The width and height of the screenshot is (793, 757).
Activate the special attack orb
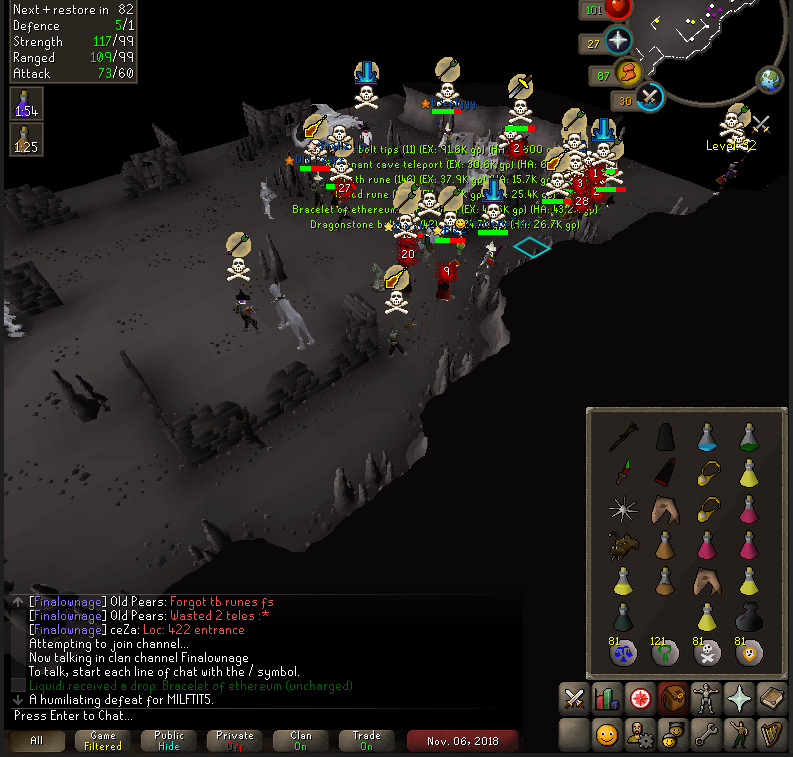651,98
